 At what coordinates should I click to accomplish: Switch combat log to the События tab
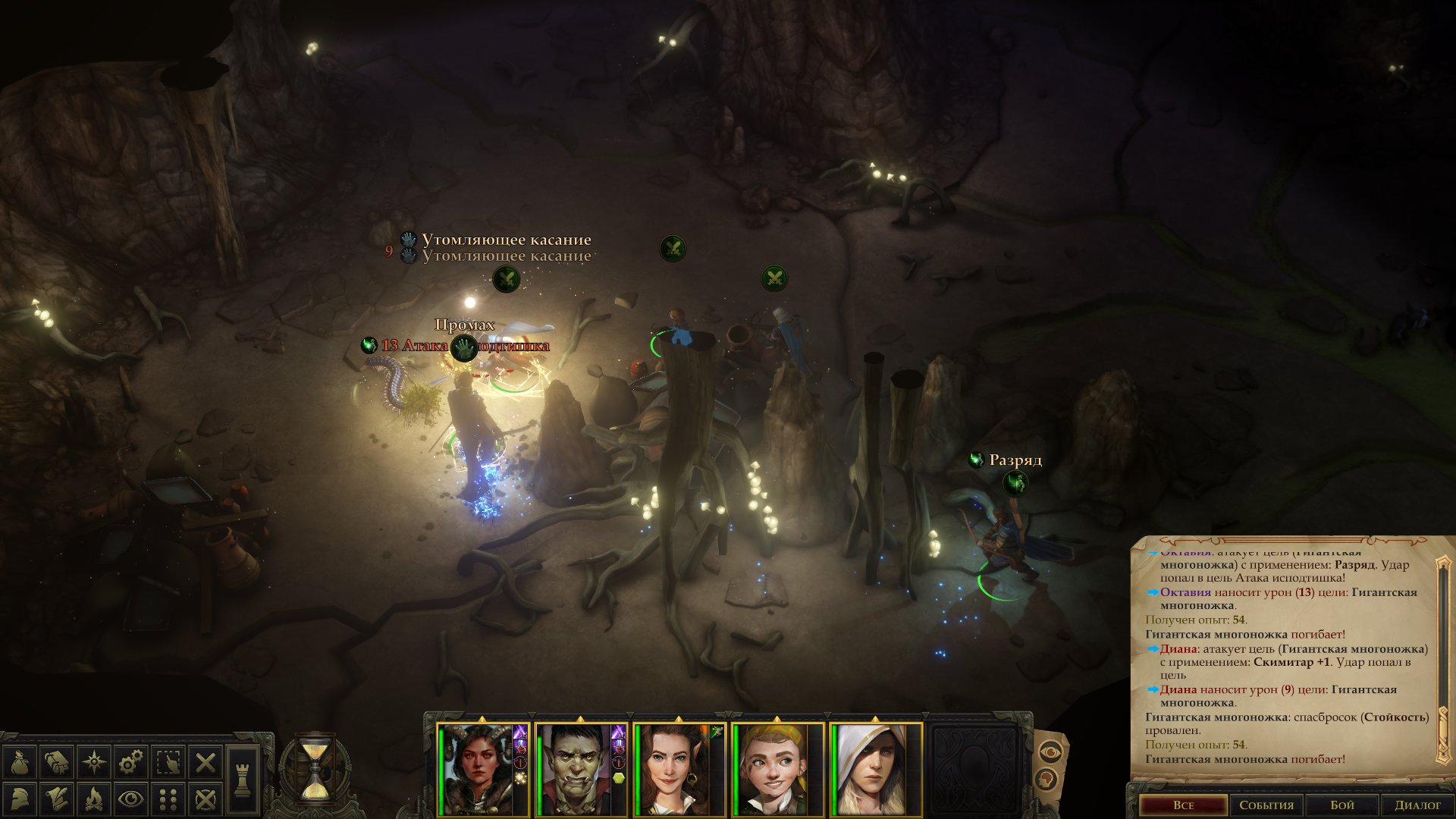click(1266, 805)
